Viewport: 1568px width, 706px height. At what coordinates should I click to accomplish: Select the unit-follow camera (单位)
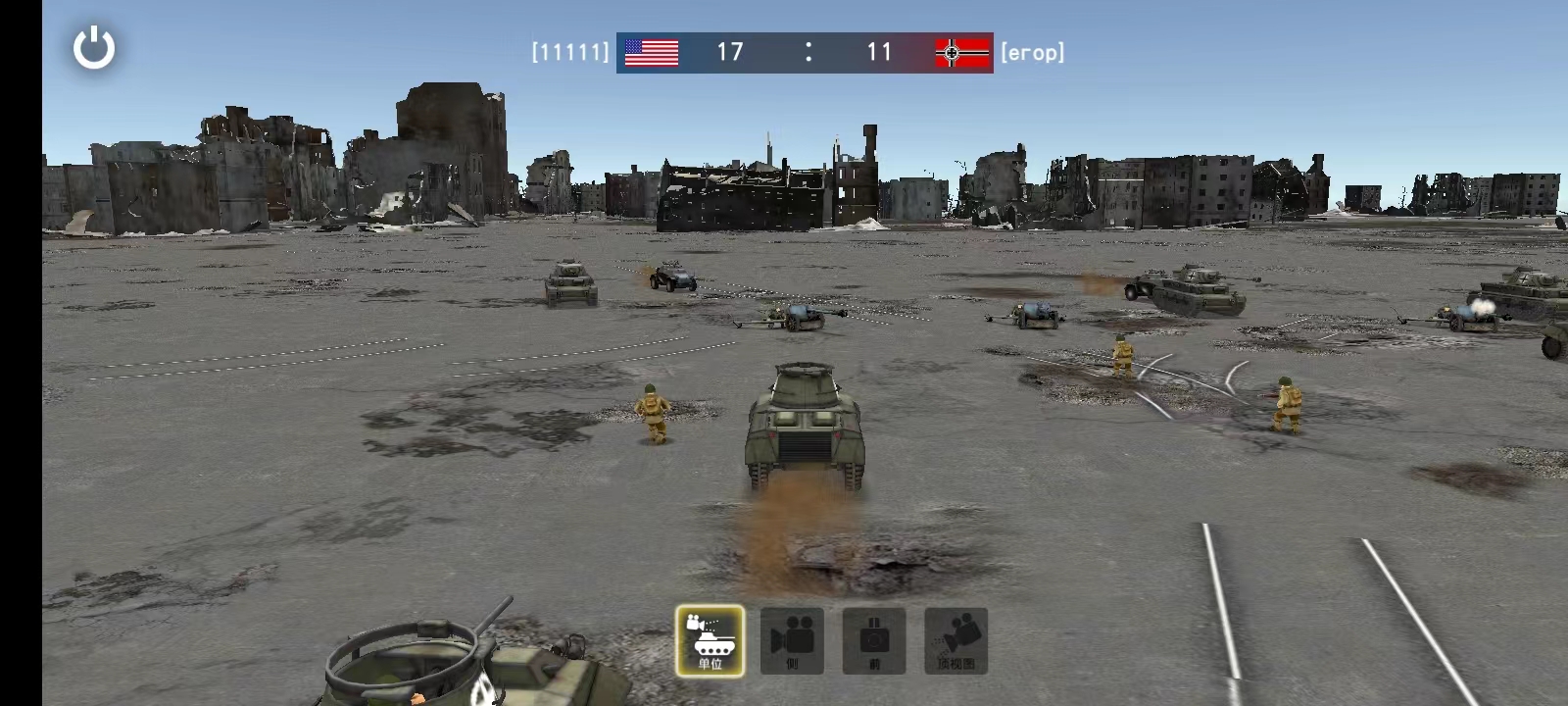coord(710,640)
